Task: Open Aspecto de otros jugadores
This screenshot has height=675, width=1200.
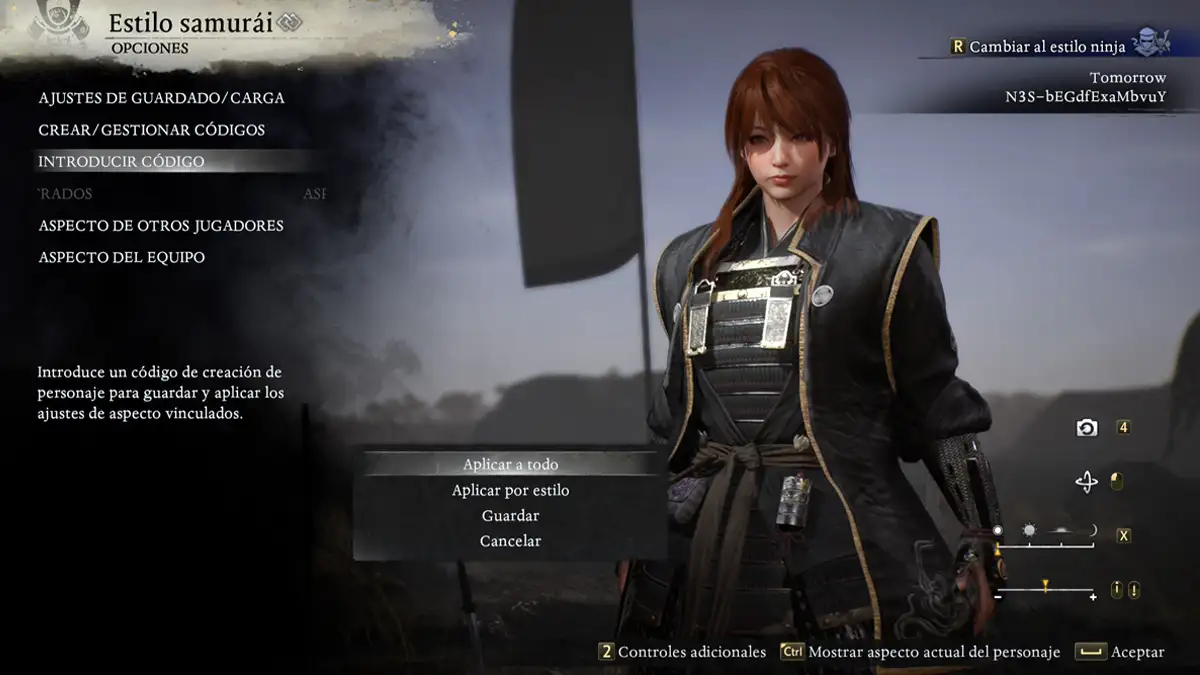Action: pos(161,226)
